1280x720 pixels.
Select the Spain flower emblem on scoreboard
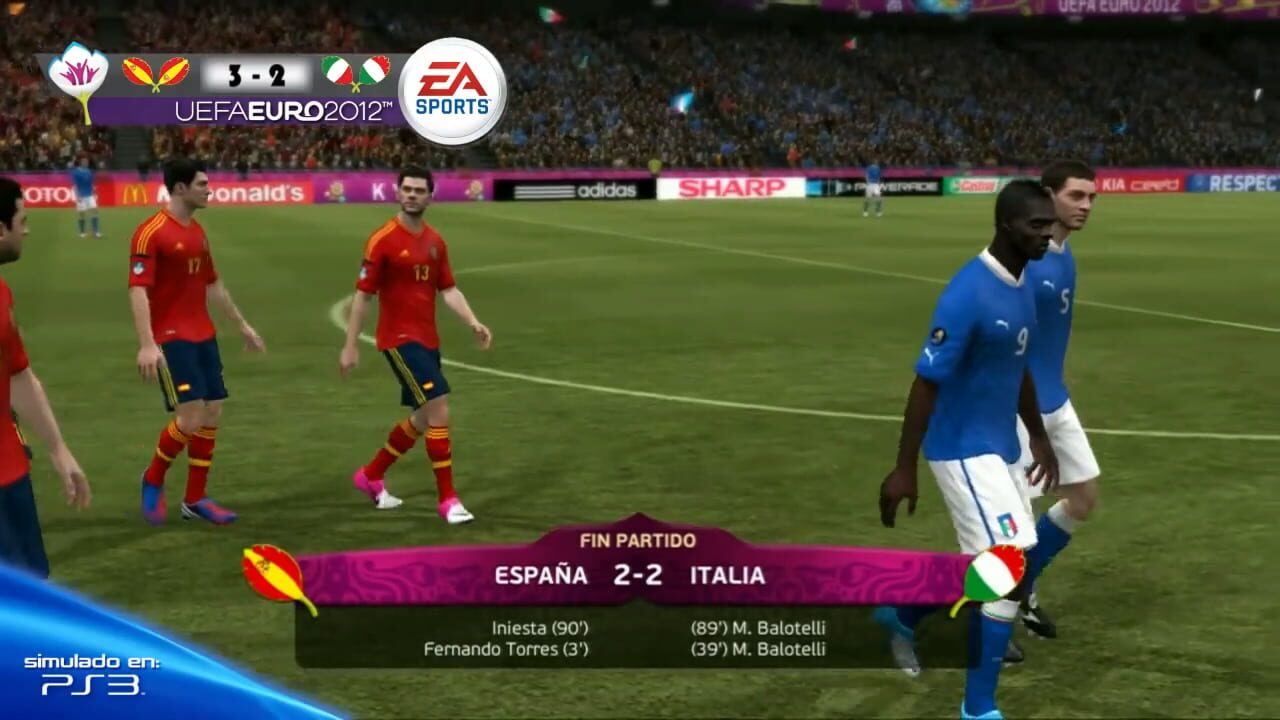click(82, 72)
